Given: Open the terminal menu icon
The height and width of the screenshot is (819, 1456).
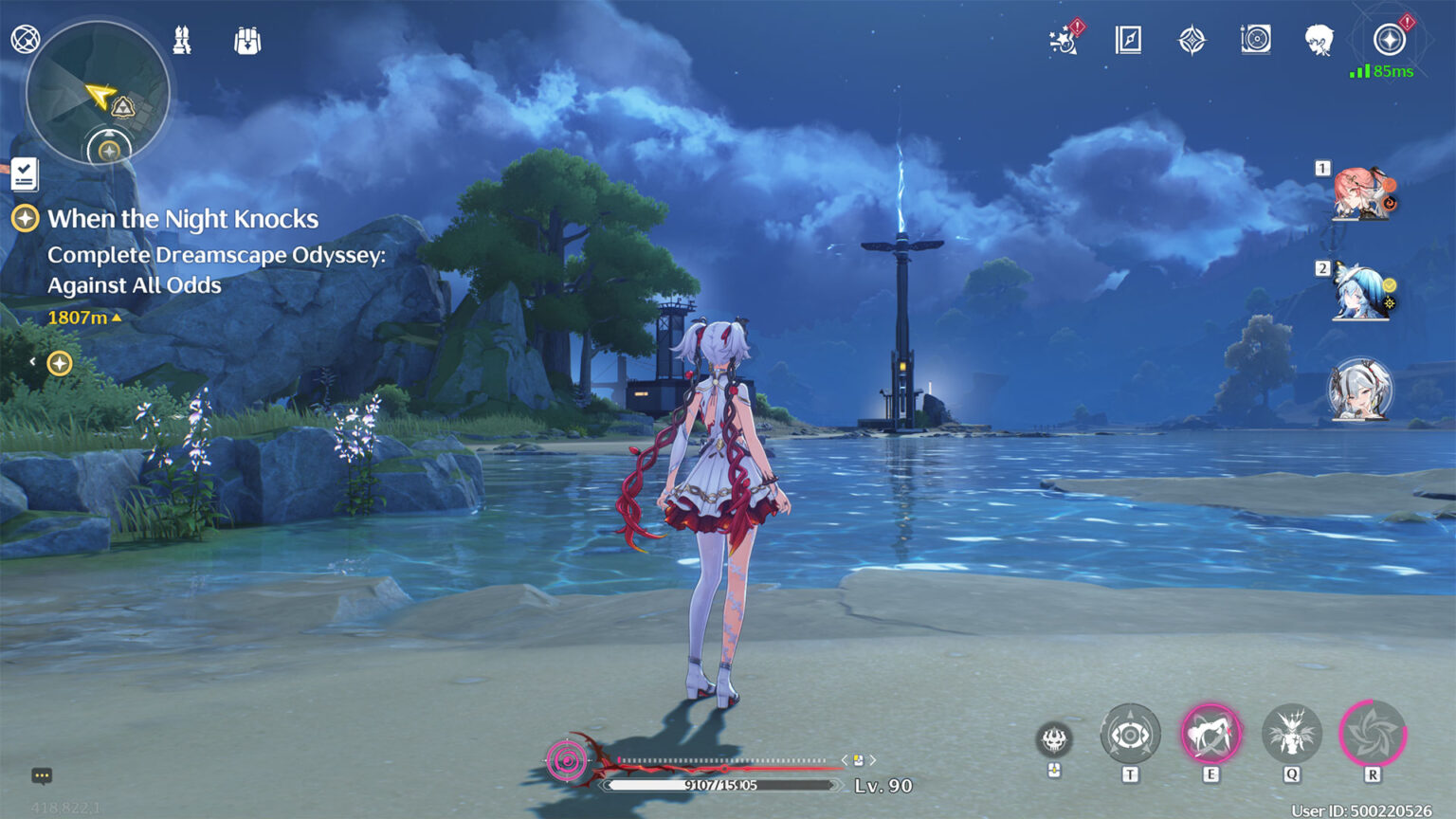Looking at the screenshot, I should point(26,40).
